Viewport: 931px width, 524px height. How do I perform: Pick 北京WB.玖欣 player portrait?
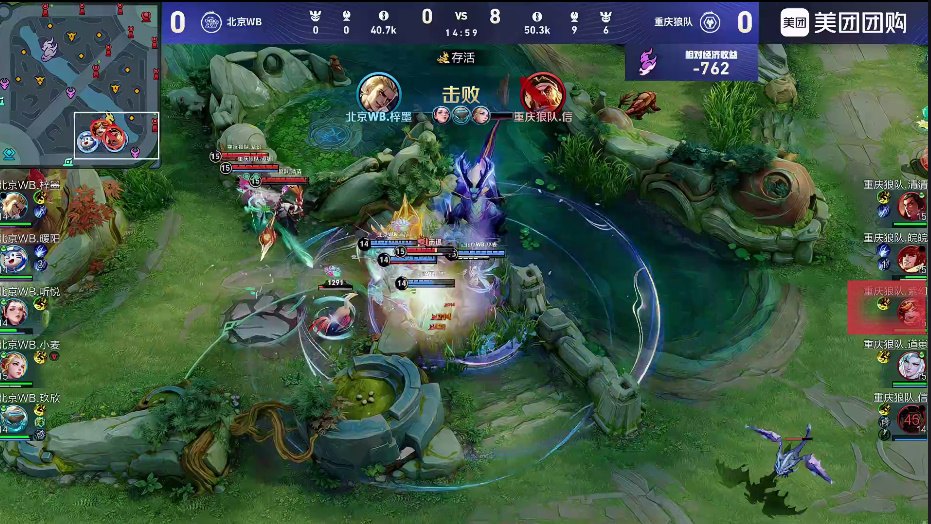(14, 416)
